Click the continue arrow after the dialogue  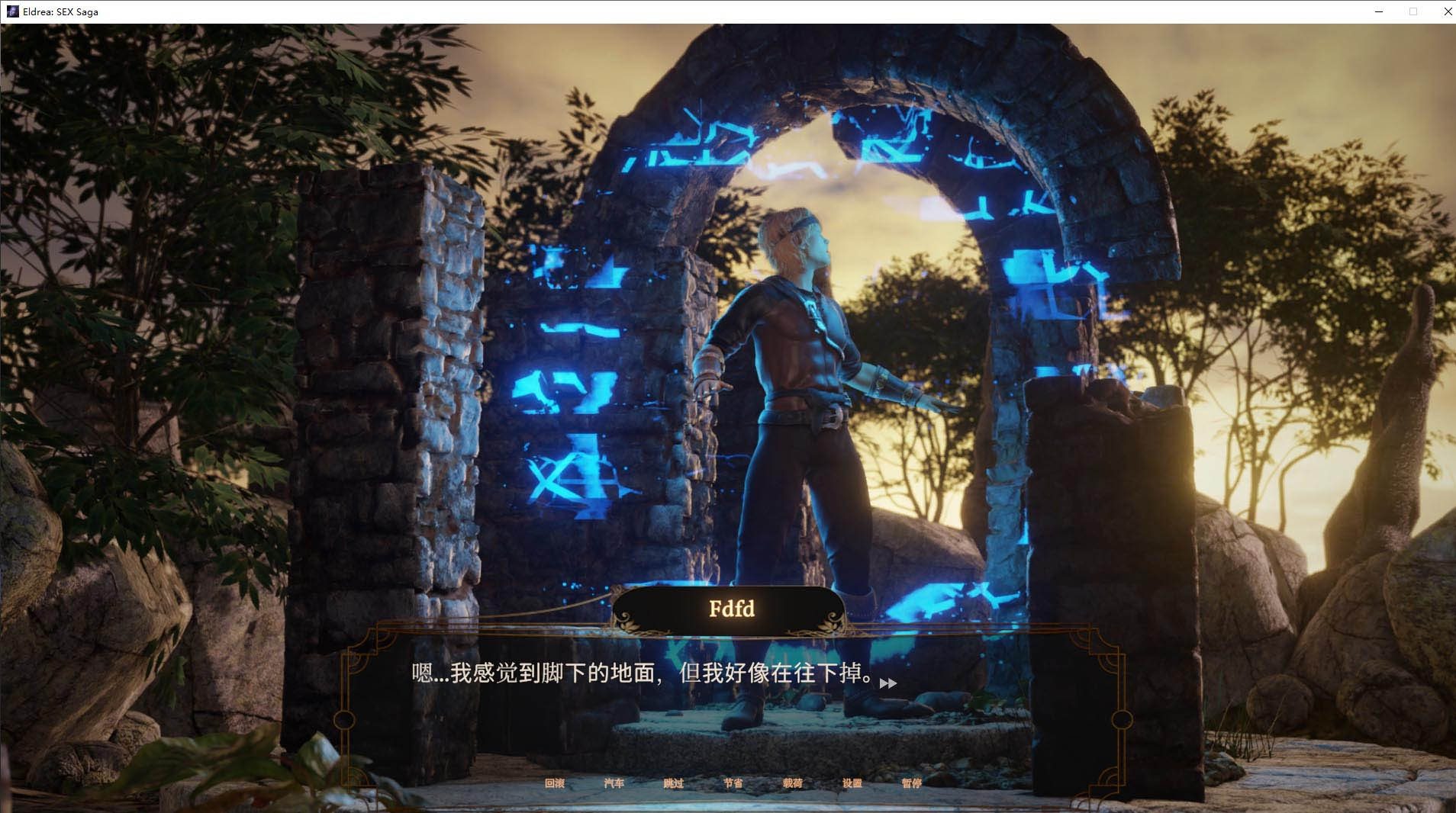point(887,683)
